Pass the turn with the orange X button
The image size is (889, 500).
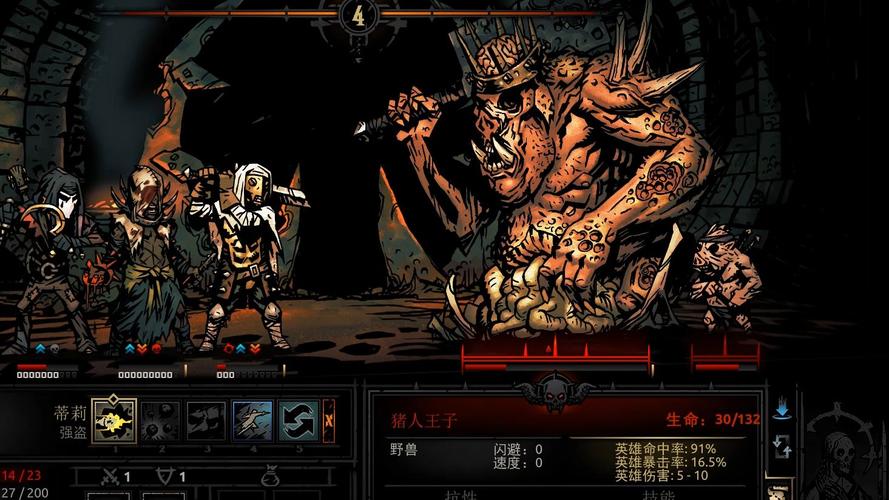[329, 420]
